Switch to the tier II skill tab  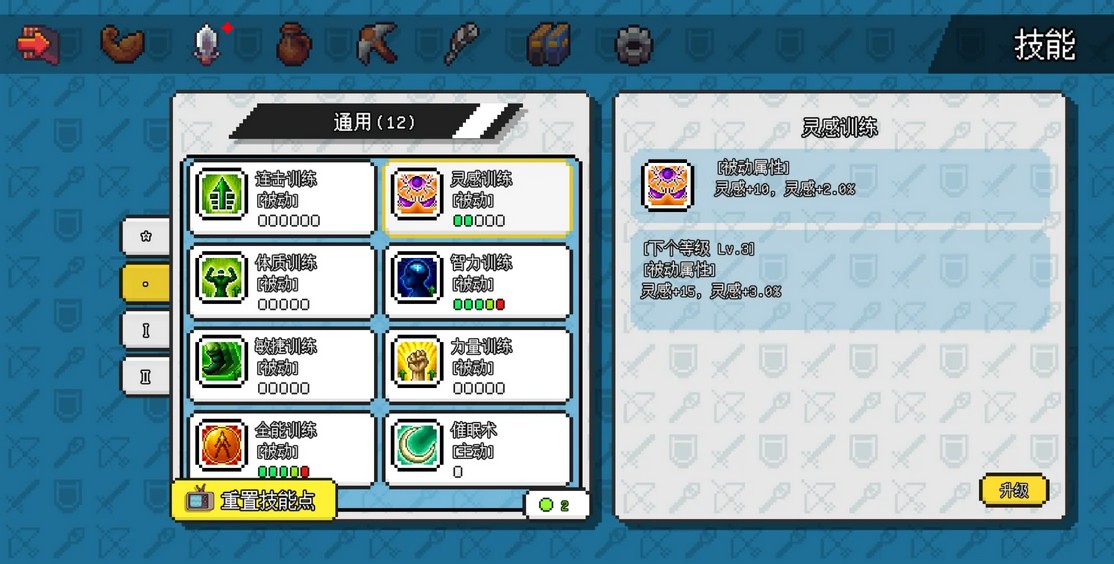(146, 376)
